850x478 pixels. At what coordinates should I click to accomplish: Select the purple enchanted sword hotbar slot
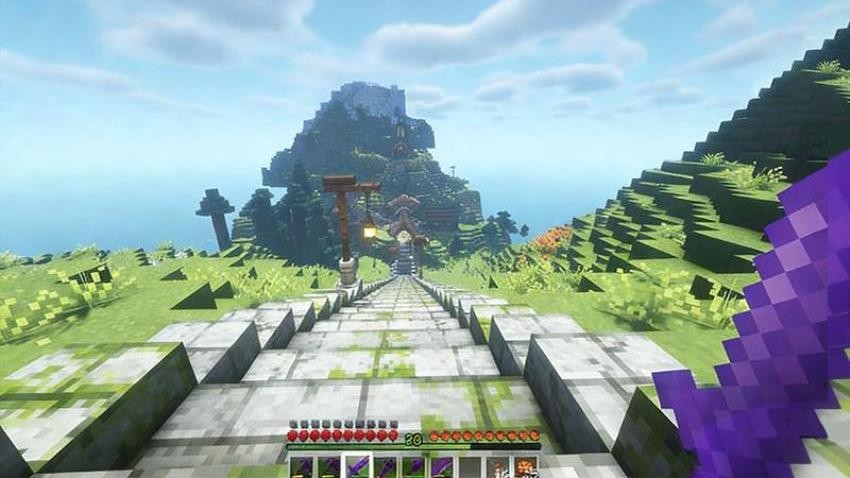[358, 467]
